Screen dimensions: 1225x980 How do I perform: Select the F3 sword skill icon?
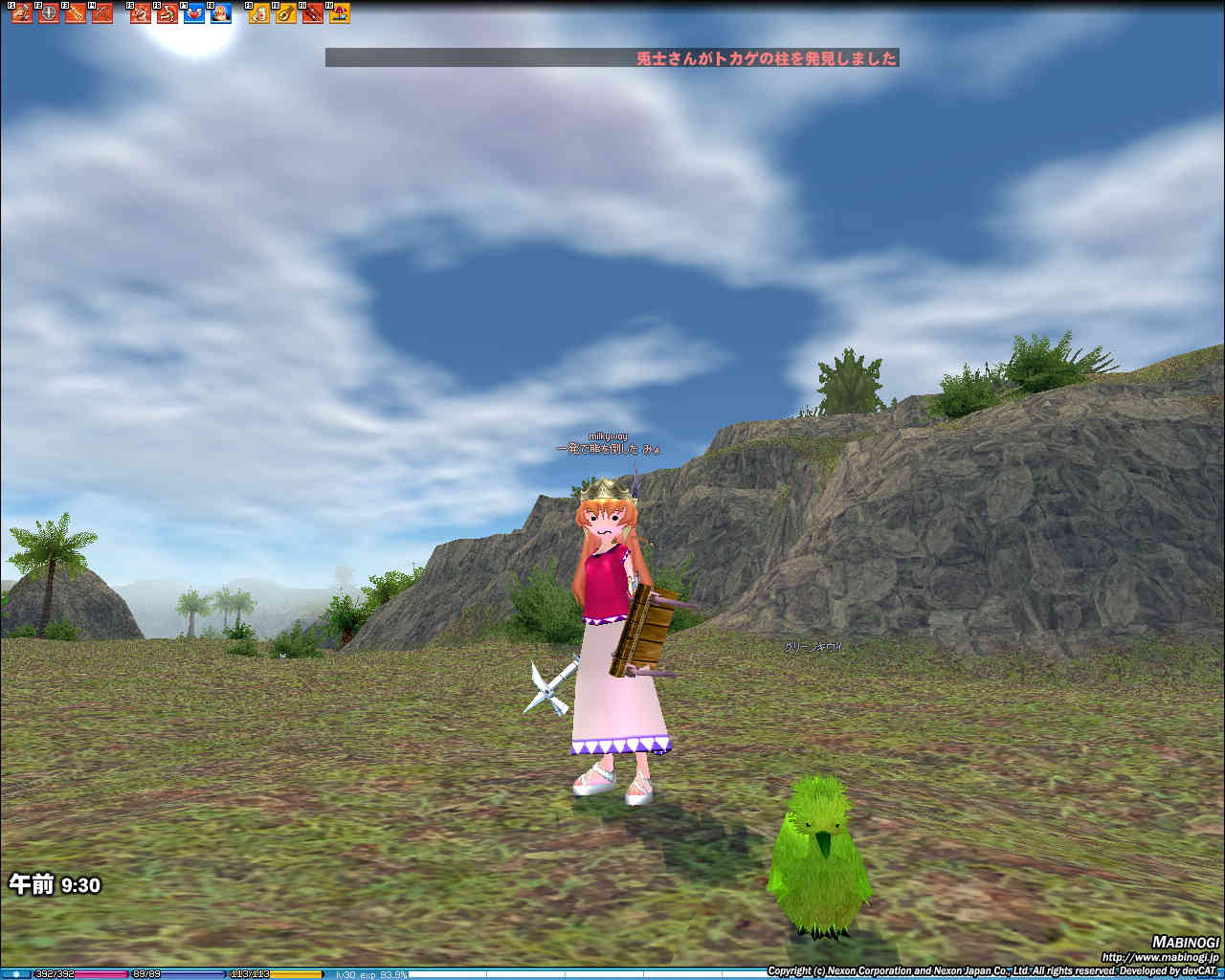tap(75, 13)
